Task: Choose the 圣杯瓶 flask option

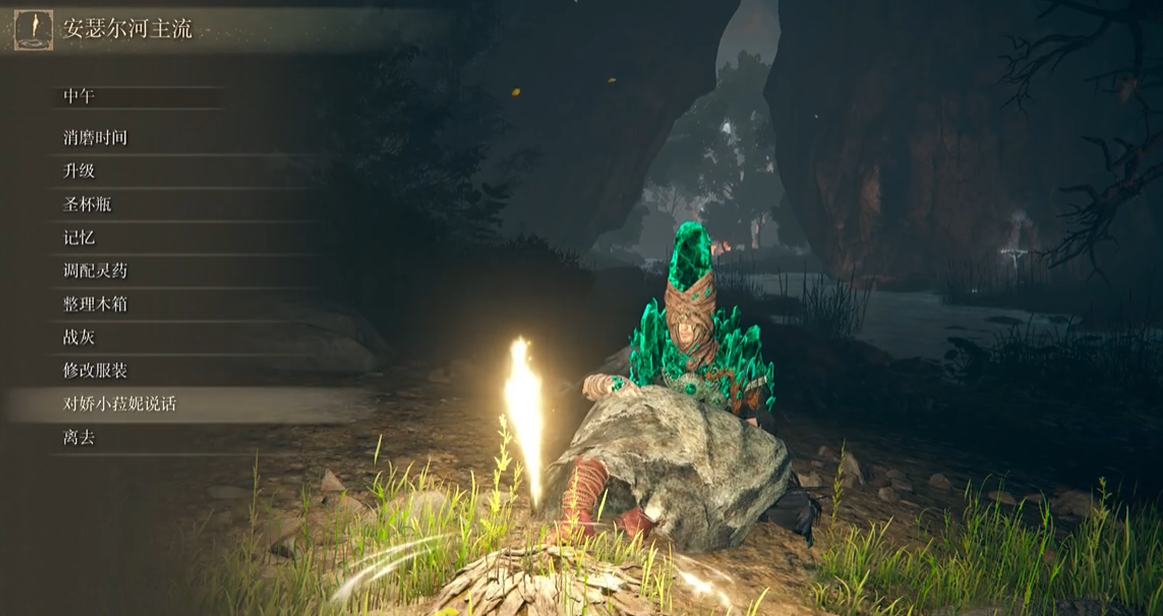Action: [87, 204]
